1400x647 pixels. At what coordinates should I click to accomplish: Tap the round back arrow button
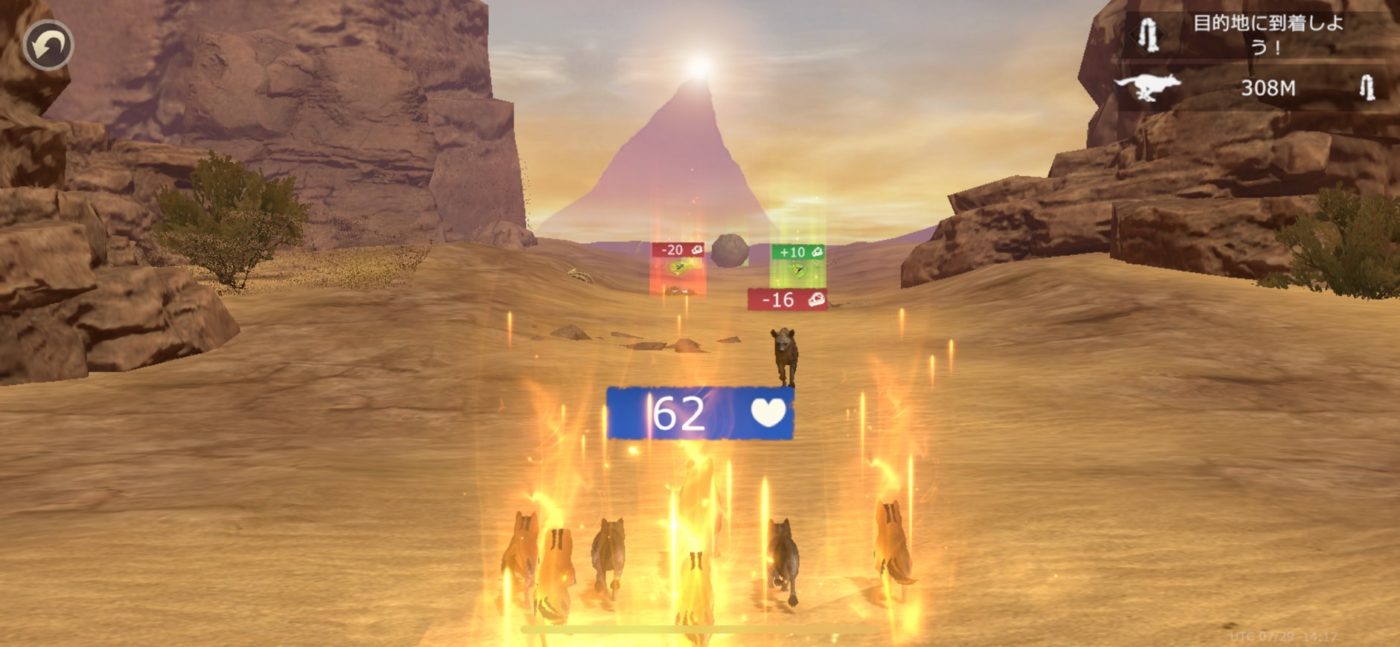click(x=47, y=44)
